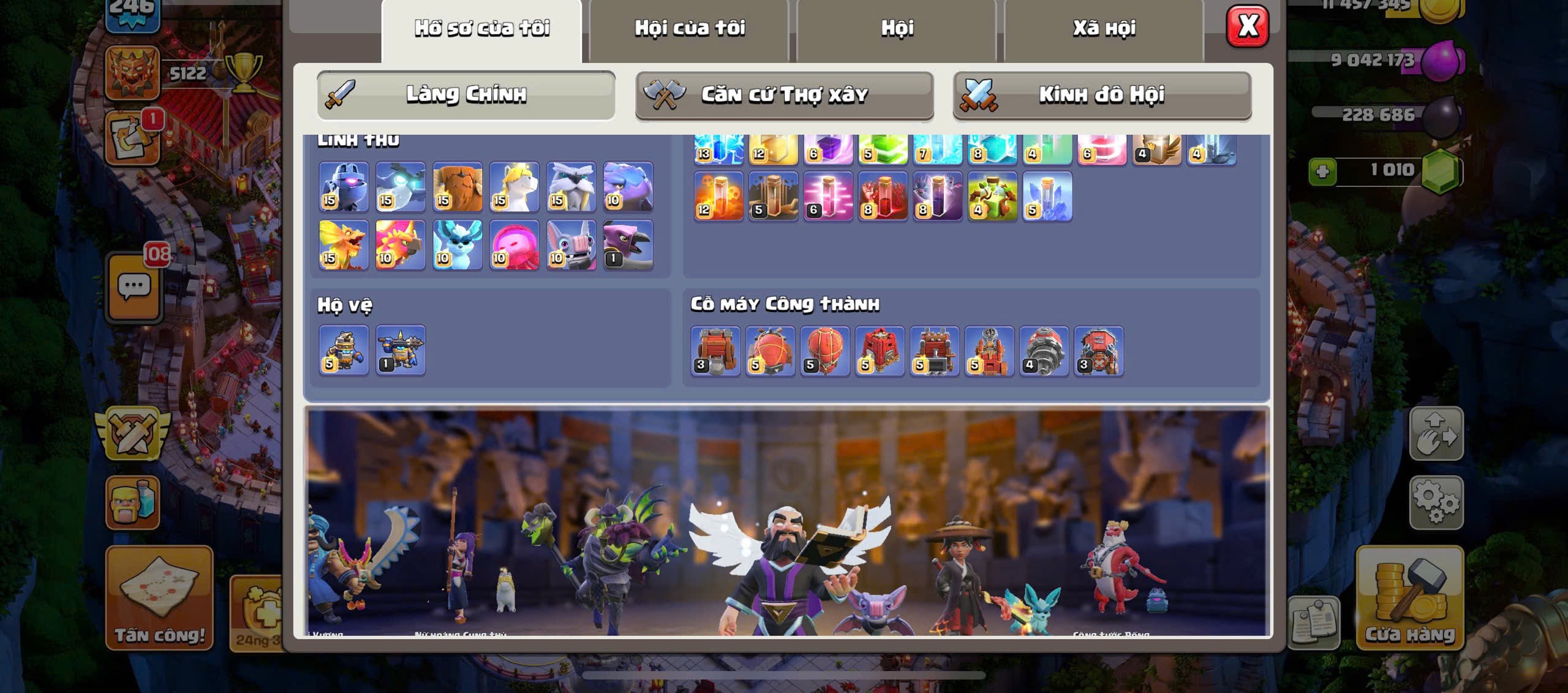Select the Xã hội tab
This screenshot has height=693, width=1568.
click(1104, 28)
